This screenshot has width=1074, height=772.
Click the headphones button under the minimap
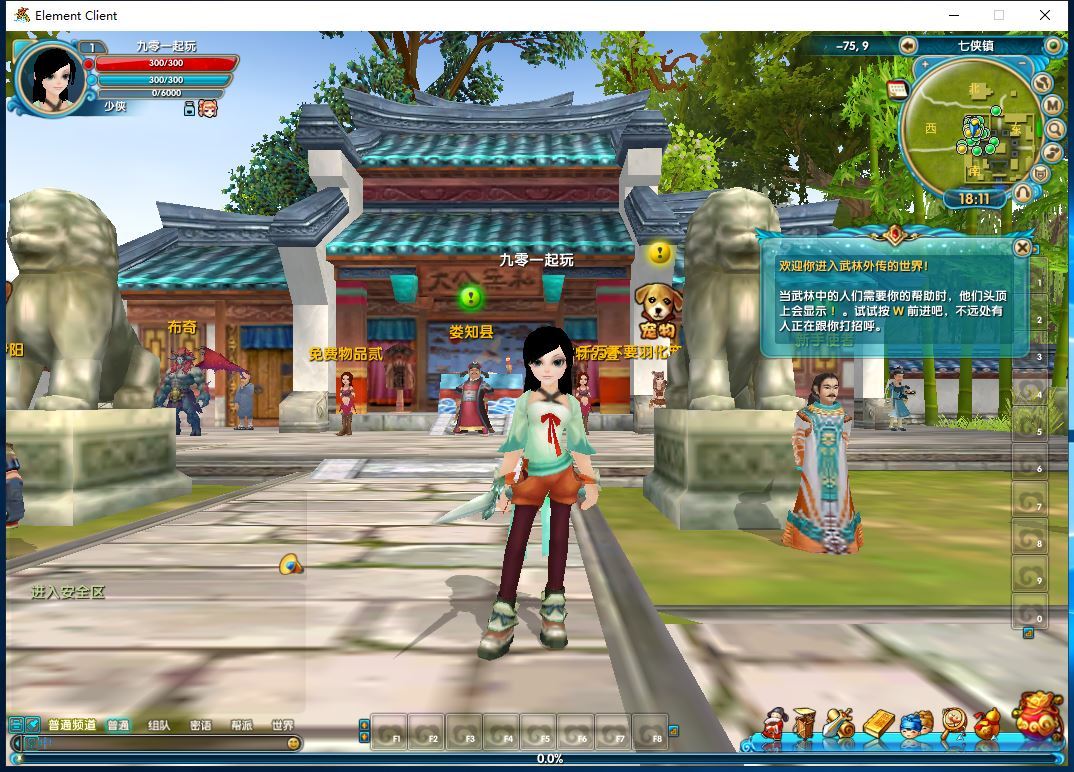click(1022, 192)
